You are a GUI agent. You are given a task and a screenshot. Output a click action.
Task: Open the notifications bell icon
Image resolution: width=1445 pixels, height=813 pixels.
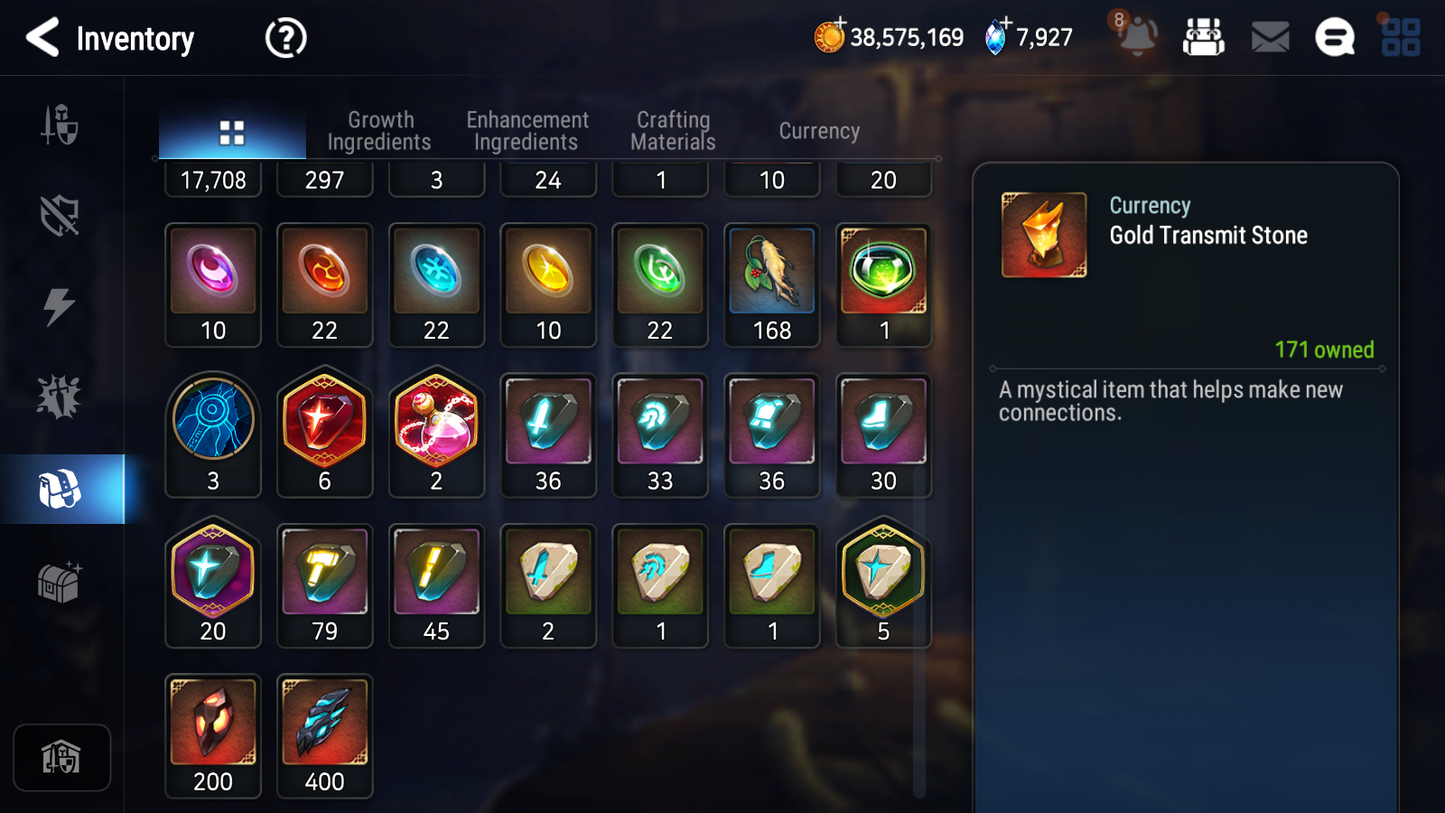point(1137,37)
